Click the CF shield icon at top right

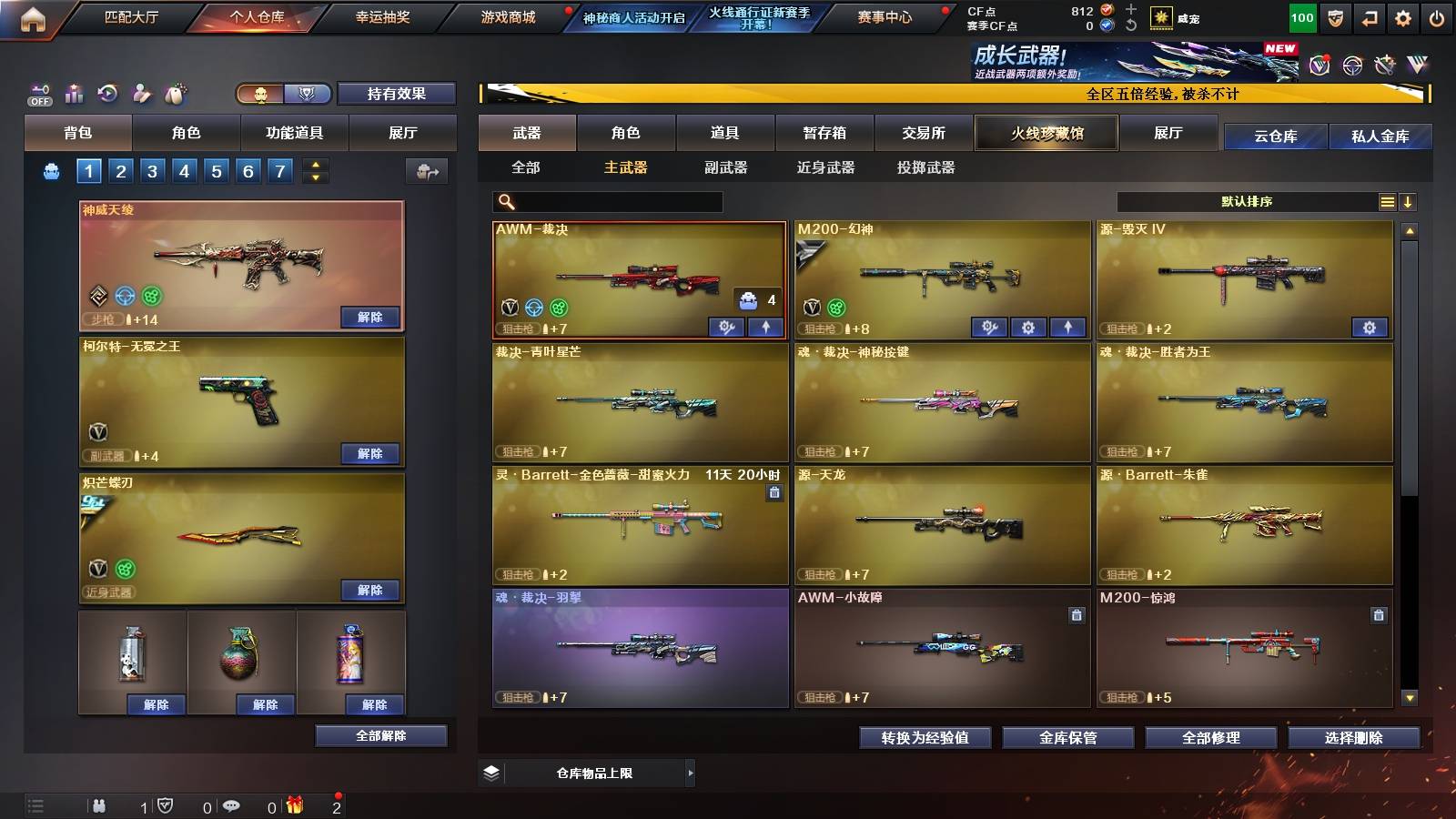(1335, 17)
